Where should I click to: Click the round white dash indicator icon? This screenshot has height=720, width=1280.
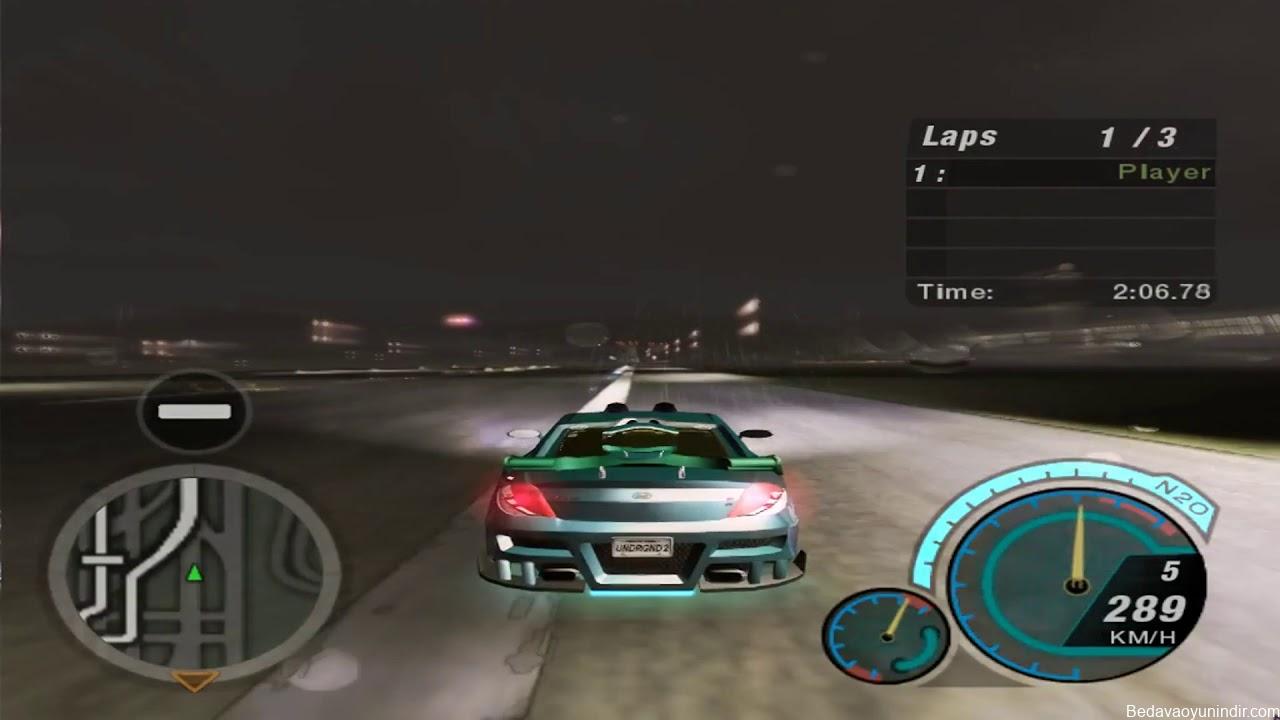coord(194,411)
